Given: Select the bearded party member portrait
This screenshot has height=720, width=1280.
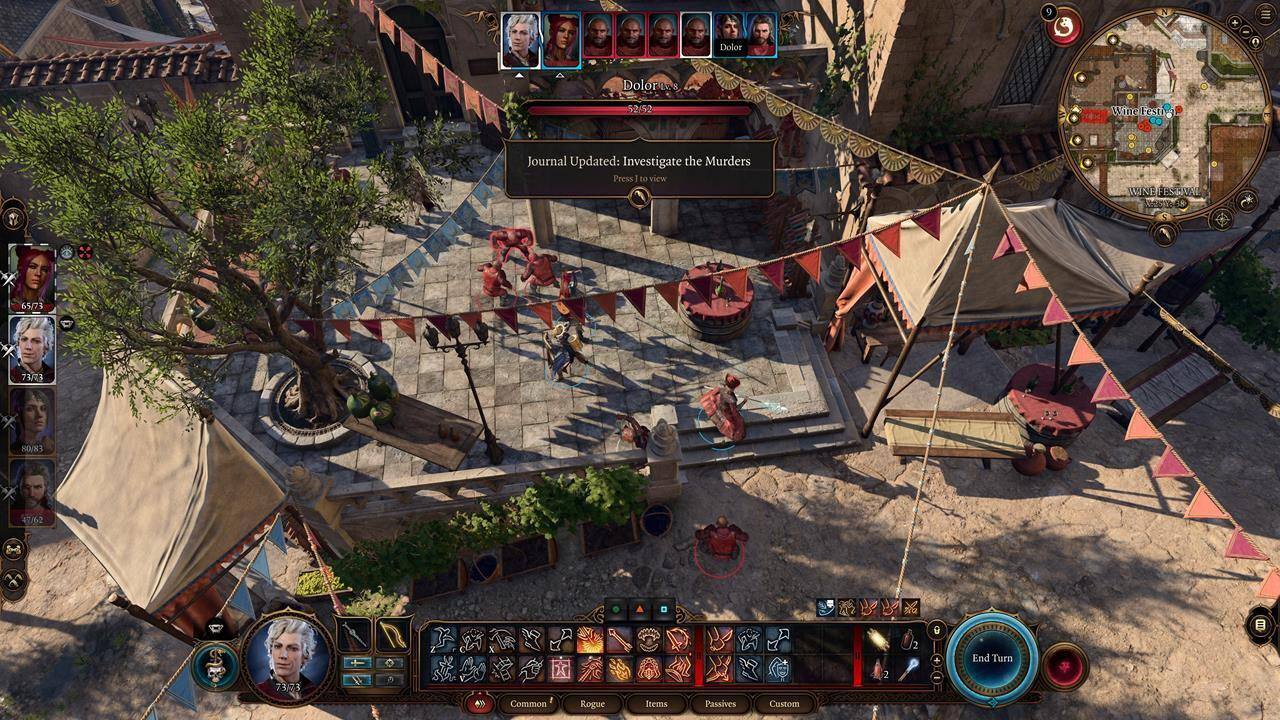Looking at the screenshot, I should coord(32,492).
